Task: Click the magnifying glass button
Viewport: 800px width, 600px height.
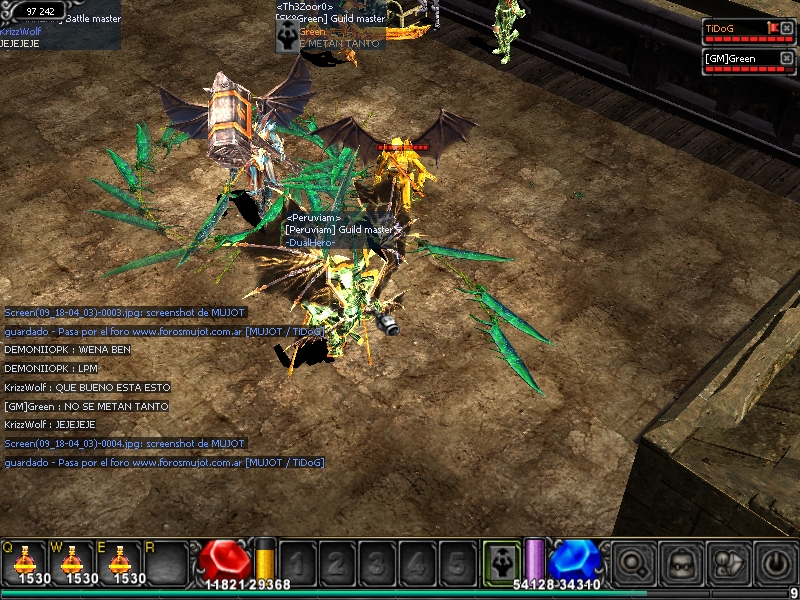Action: click(x=634, y=562)
